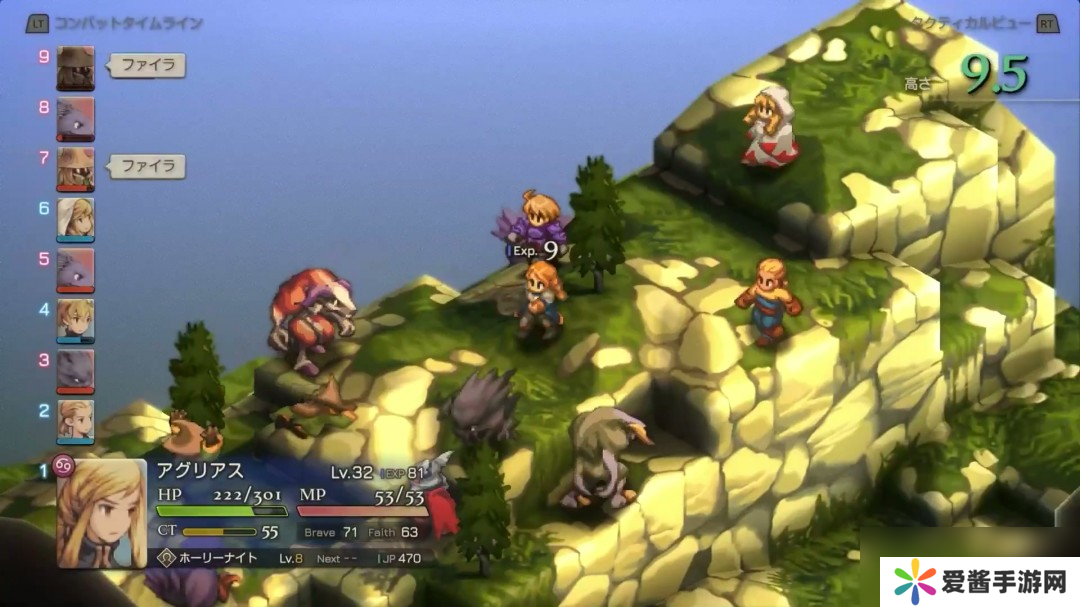Click the ホーリーナイト job label
This screenshot has height=607, width=1080.
coord(218,558)
